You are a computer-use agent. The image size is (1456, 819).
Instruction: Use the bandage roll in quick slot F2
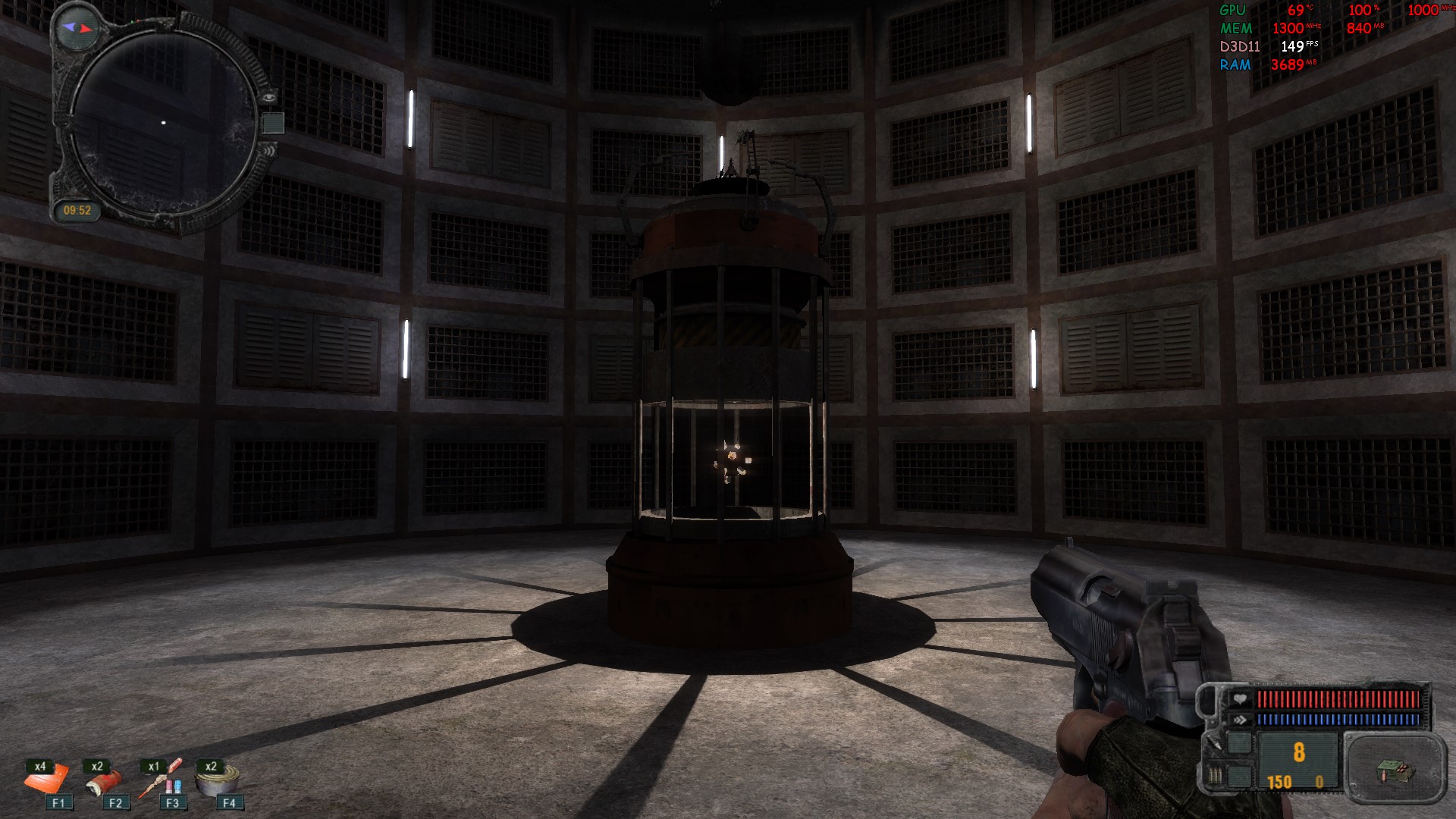pyautogui.click(x=105, y=782)
